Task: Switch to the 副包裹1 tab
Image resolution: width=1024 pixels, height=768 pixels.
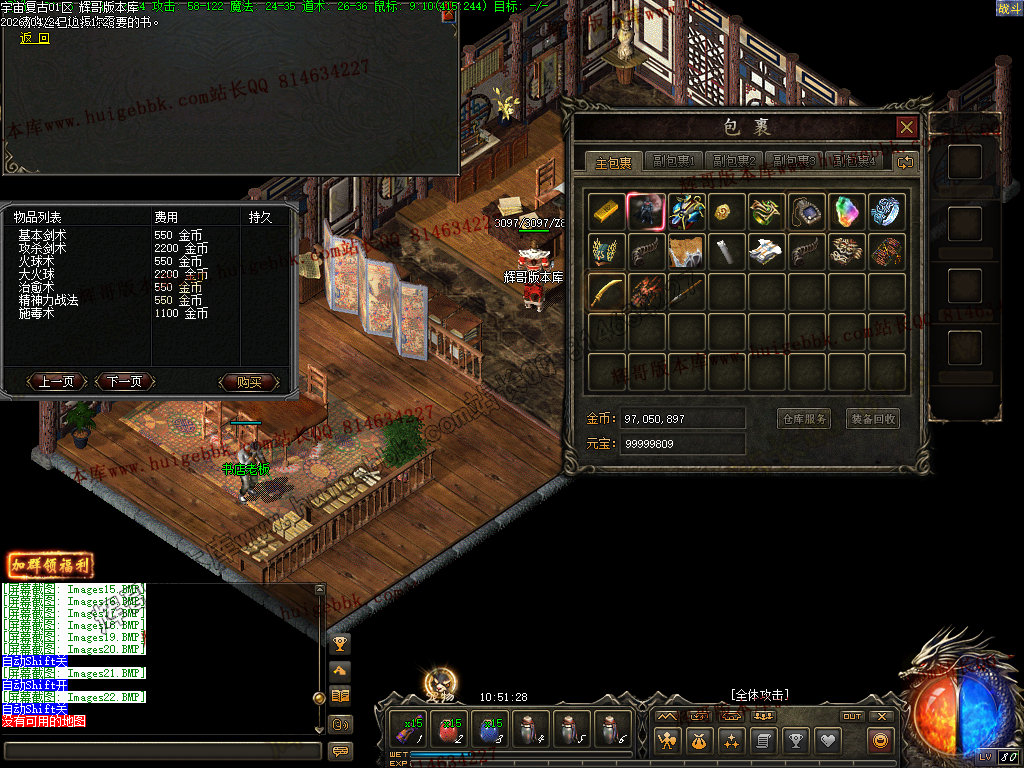Action: pos(675,162)
